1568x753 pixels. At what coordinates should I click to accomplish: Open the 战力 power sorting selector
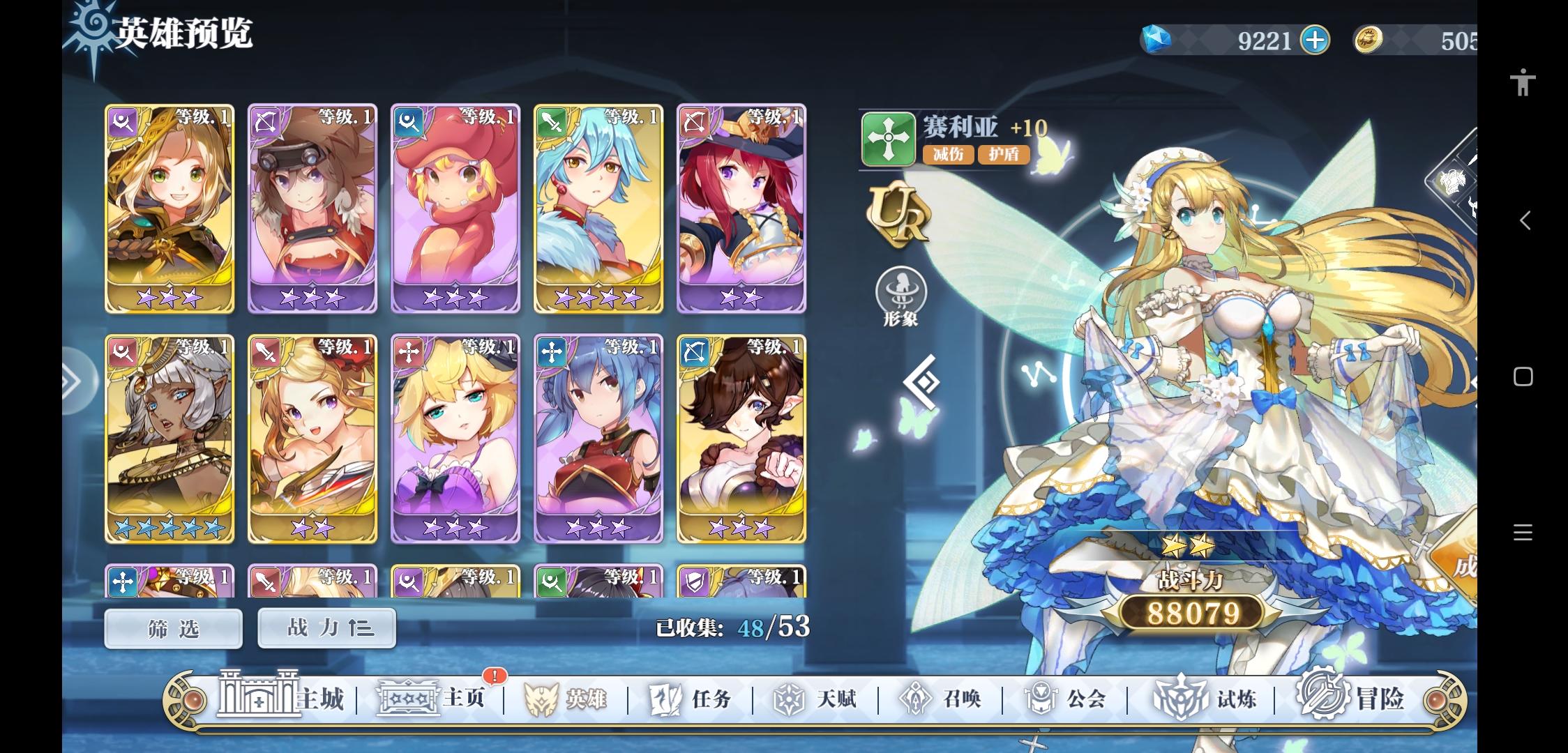326,627
